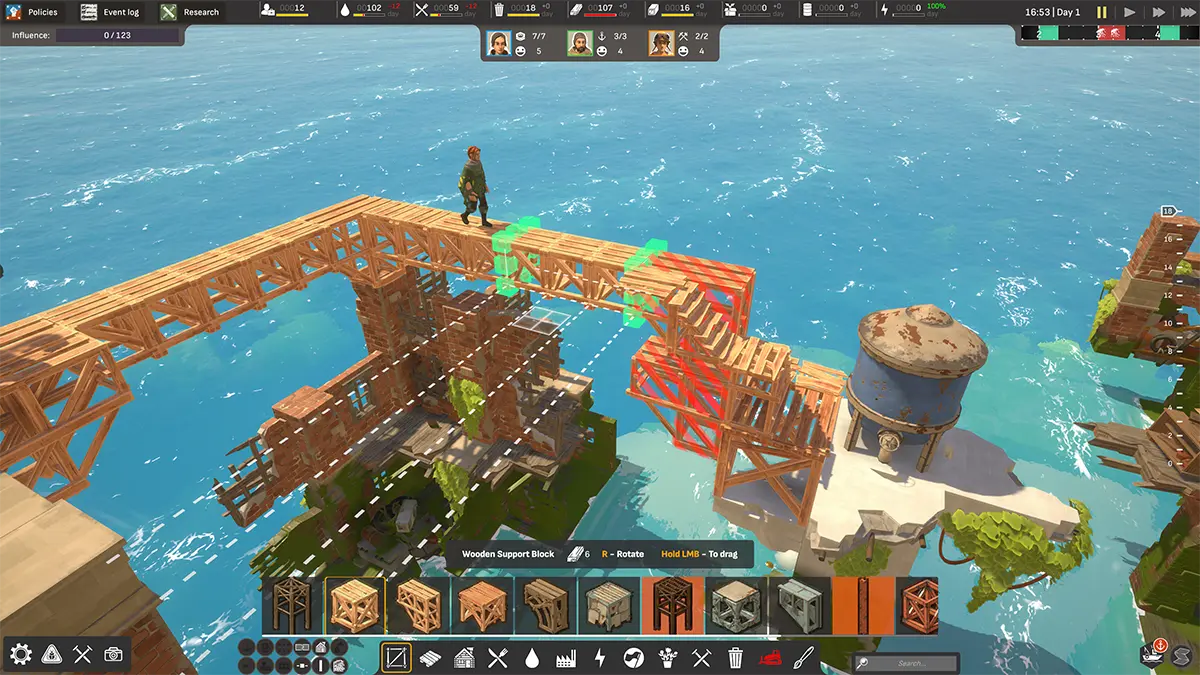The image size is (1200, 675).
Task: Open the Policies menu
Action: [34, 12]
